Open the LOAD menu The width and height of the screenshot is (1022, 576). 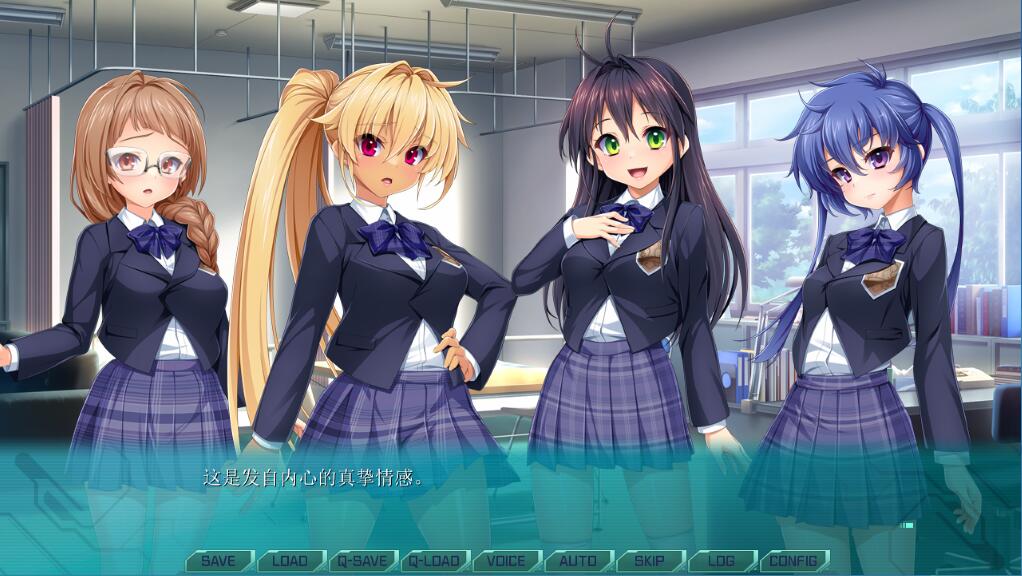click(x=290, y=561)
